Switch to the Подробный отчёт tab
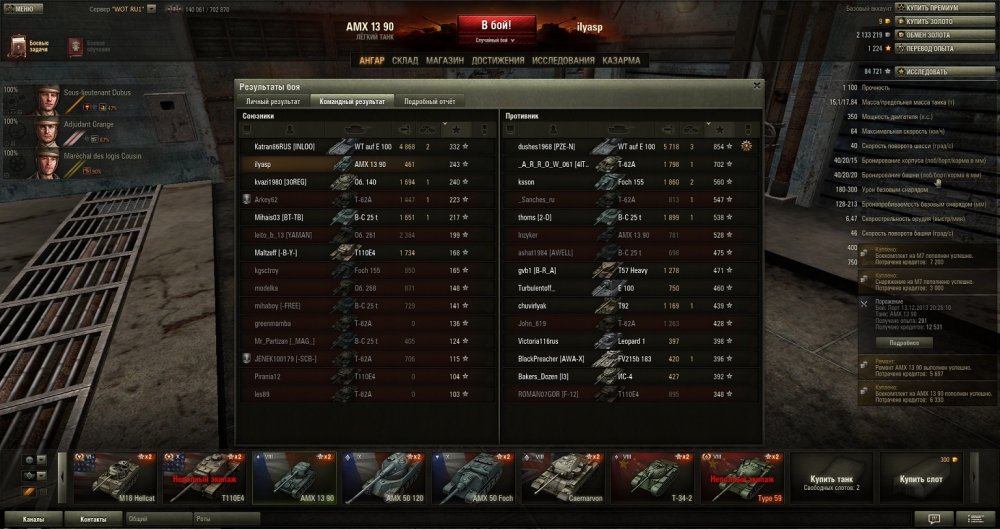This screenshot has width=1000, height=529. 429,101
